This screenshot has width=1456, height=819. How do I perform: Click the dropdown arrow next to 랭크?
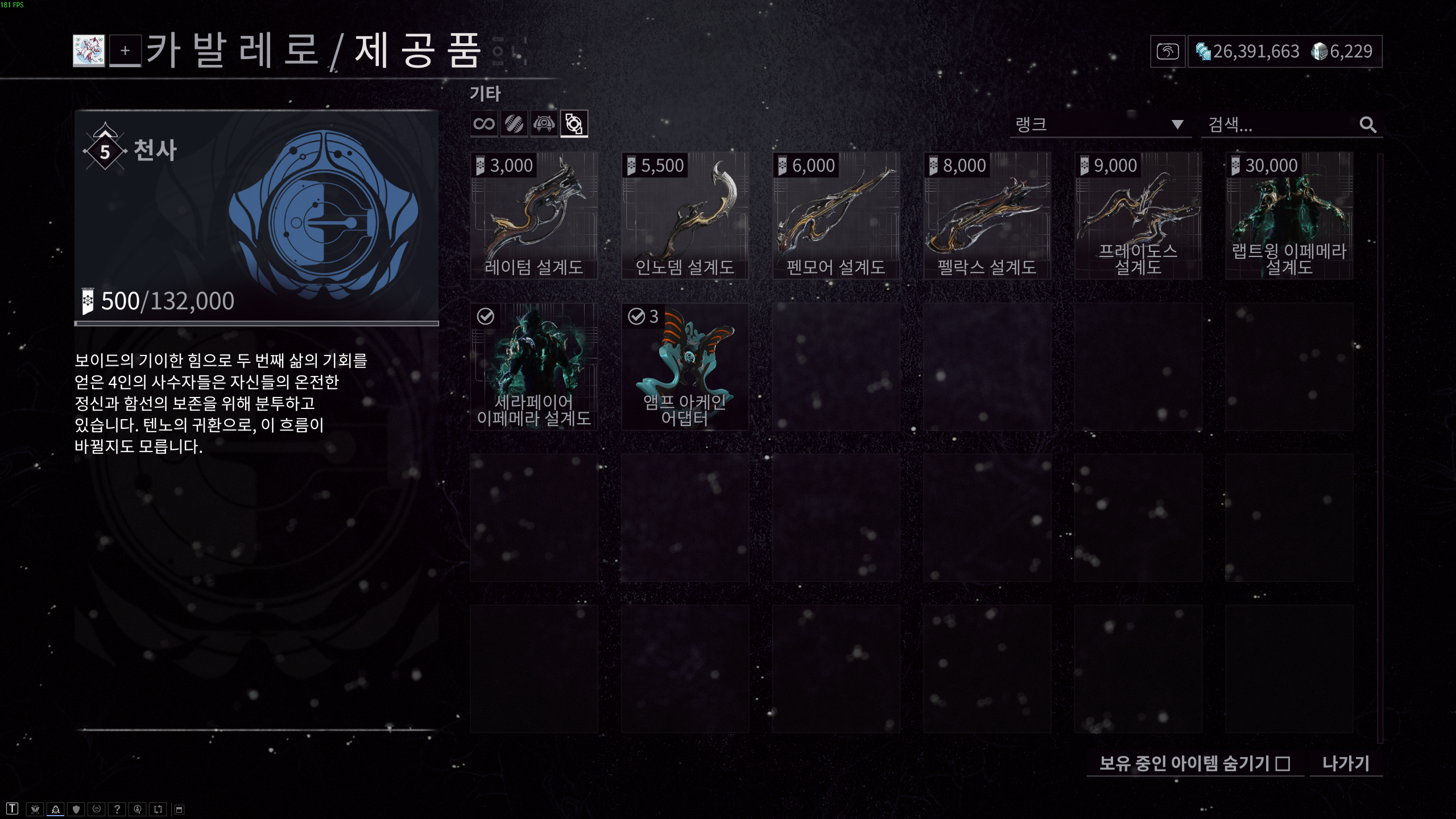pos(1176,124)
